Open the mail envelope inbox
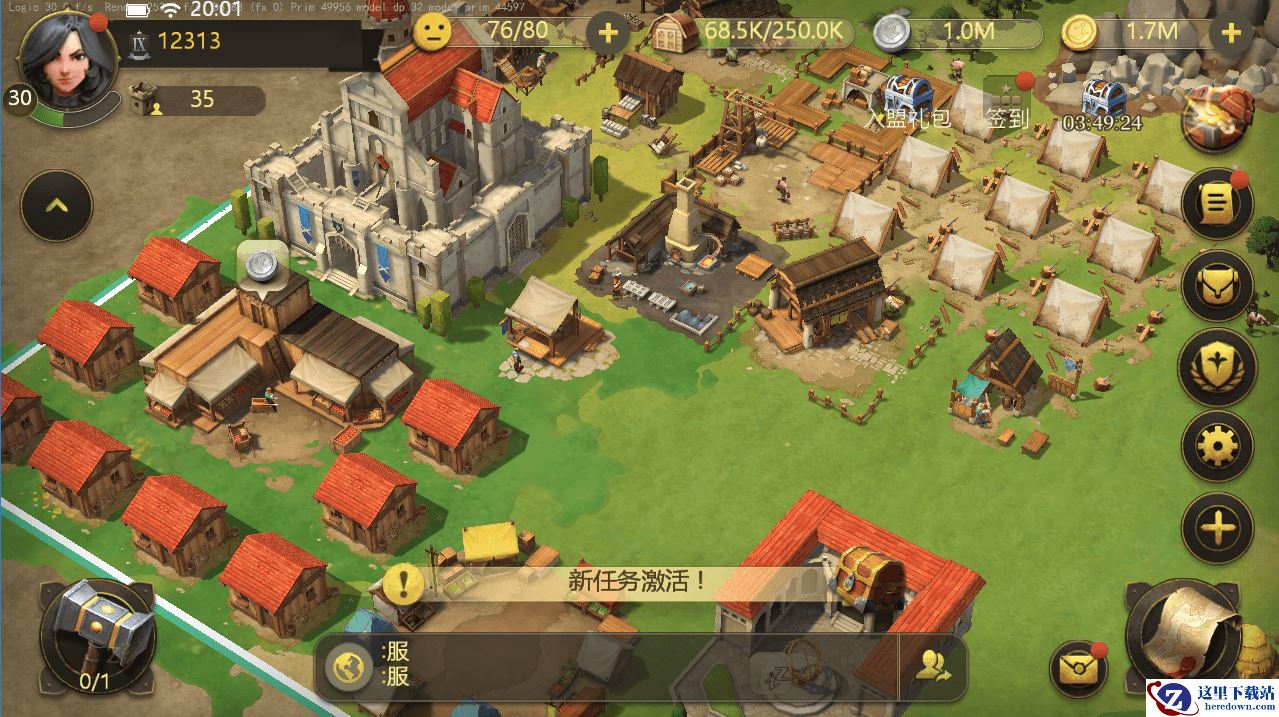The width and height of the screenshot is (1279, 717). click(x=1077, y=667)
